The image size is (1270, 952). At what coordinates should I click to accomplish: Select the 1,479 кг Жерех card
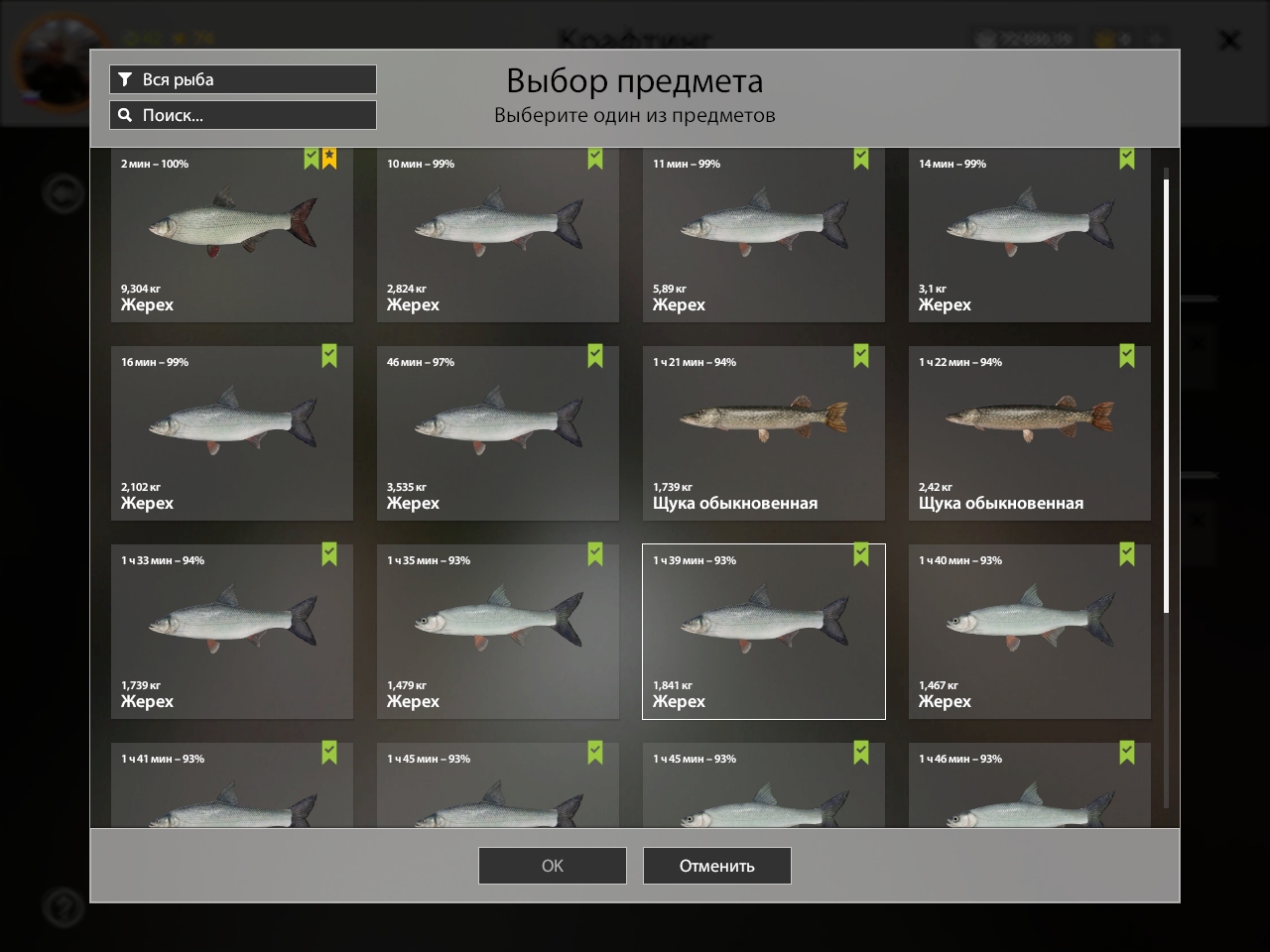(498, 632)
